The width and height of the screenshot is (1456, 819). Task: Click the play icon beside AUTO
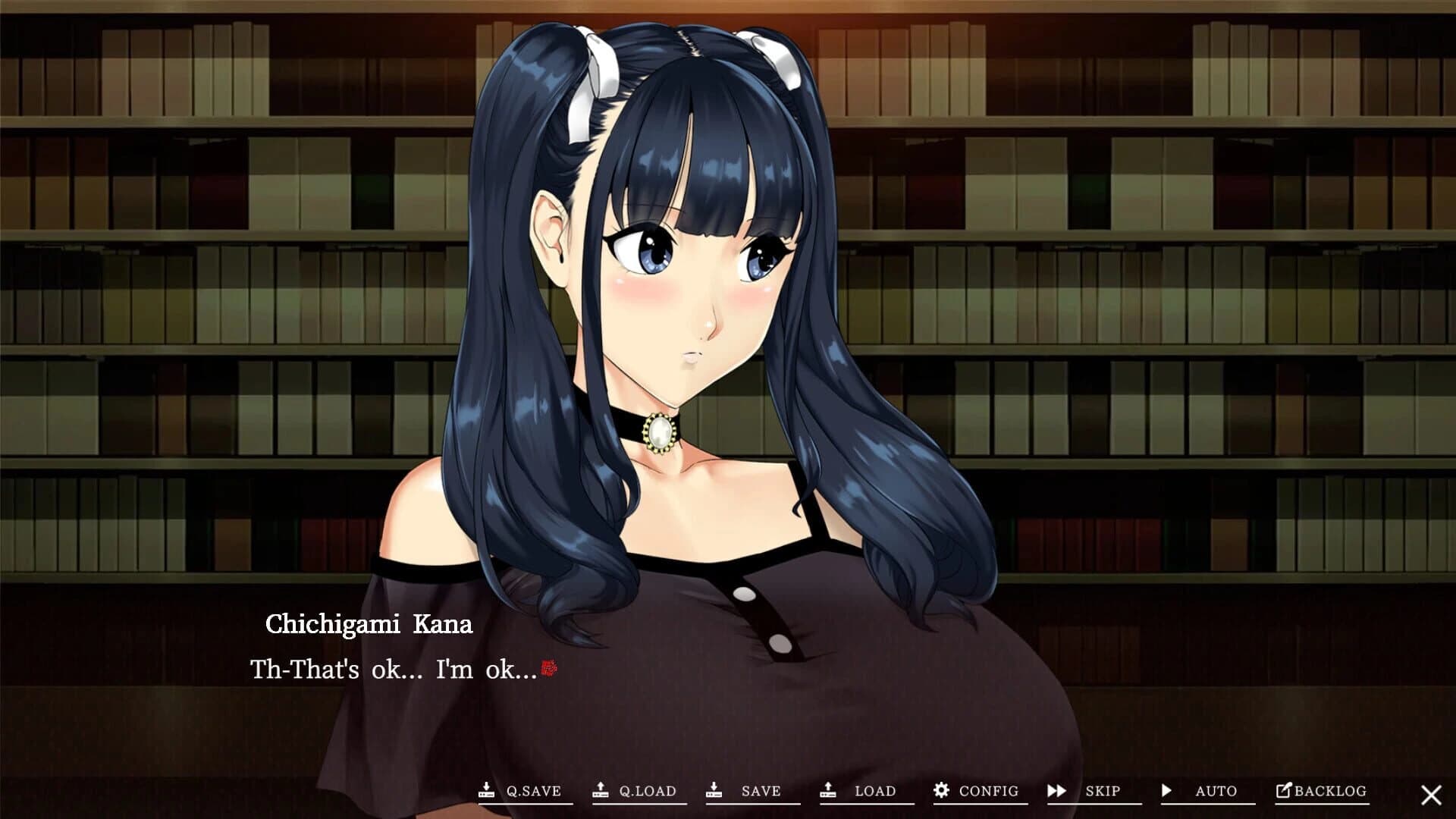1167,791
